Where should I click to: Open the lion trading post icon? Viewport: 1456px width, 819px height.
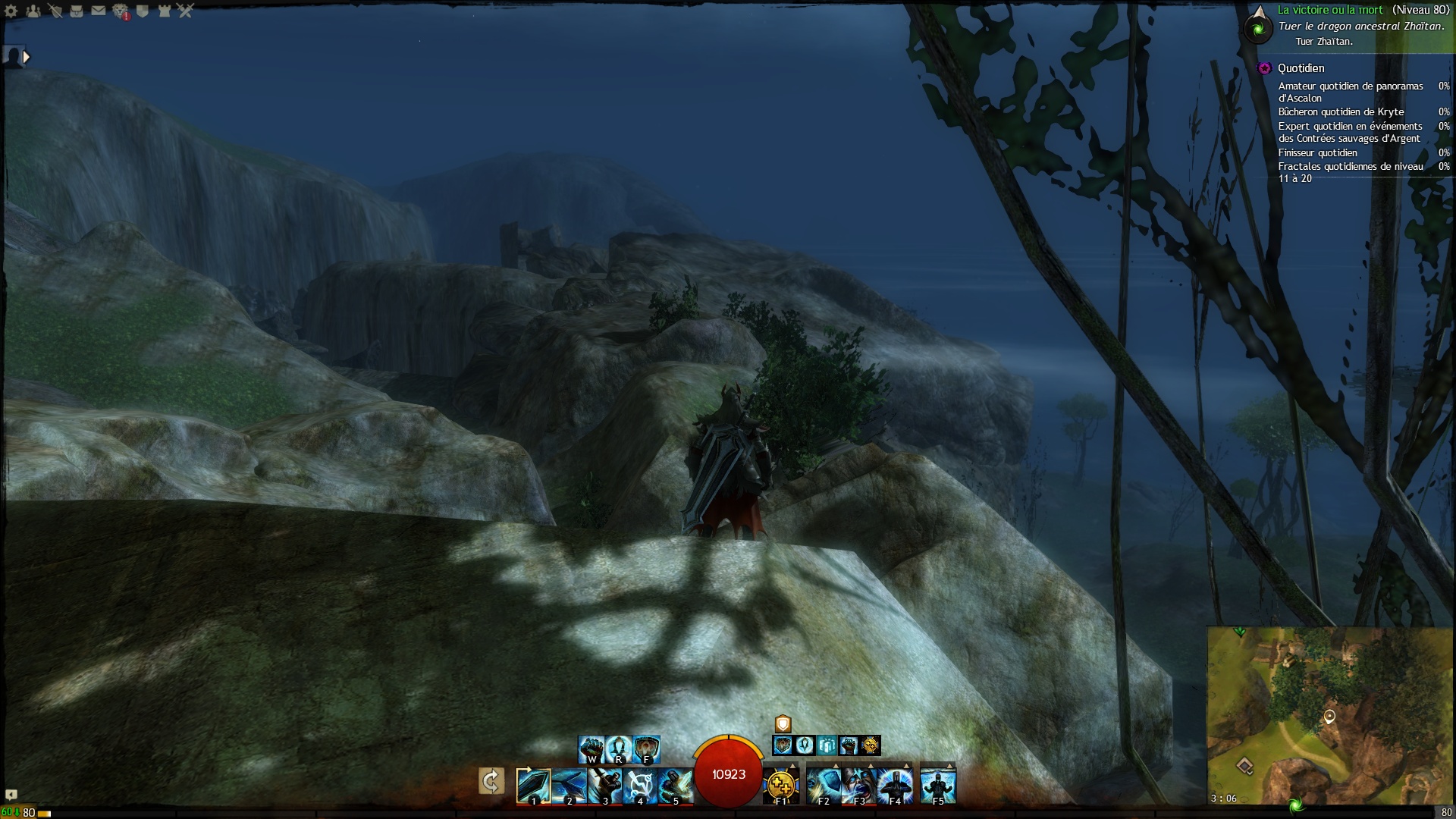coord(121,11)
